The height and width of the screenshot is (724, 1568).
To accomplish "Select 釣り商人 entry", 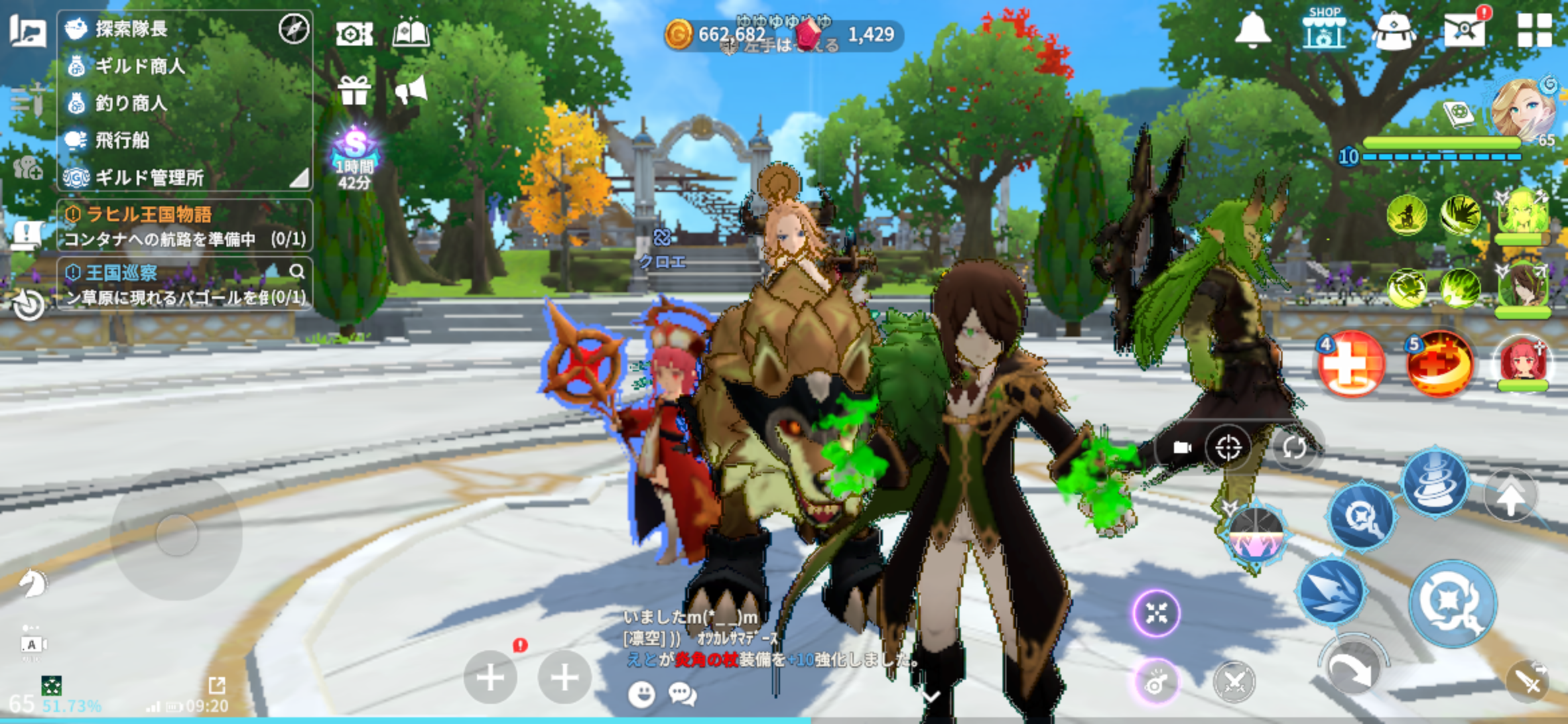I will (x=131, y=103).
